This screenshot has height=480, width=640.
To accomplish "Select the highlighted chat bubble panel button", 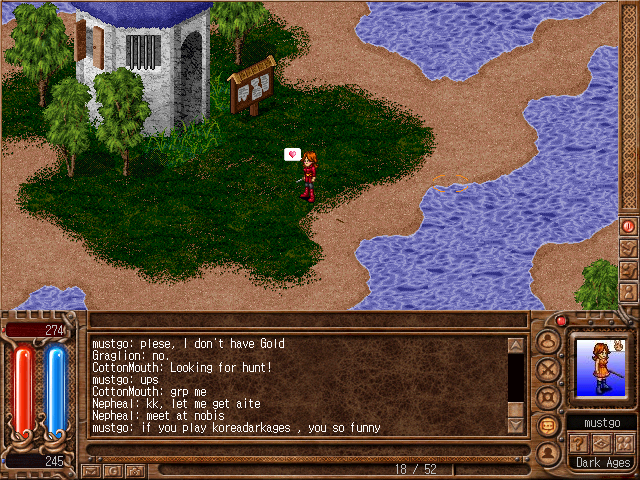I will tap(548, 425).
